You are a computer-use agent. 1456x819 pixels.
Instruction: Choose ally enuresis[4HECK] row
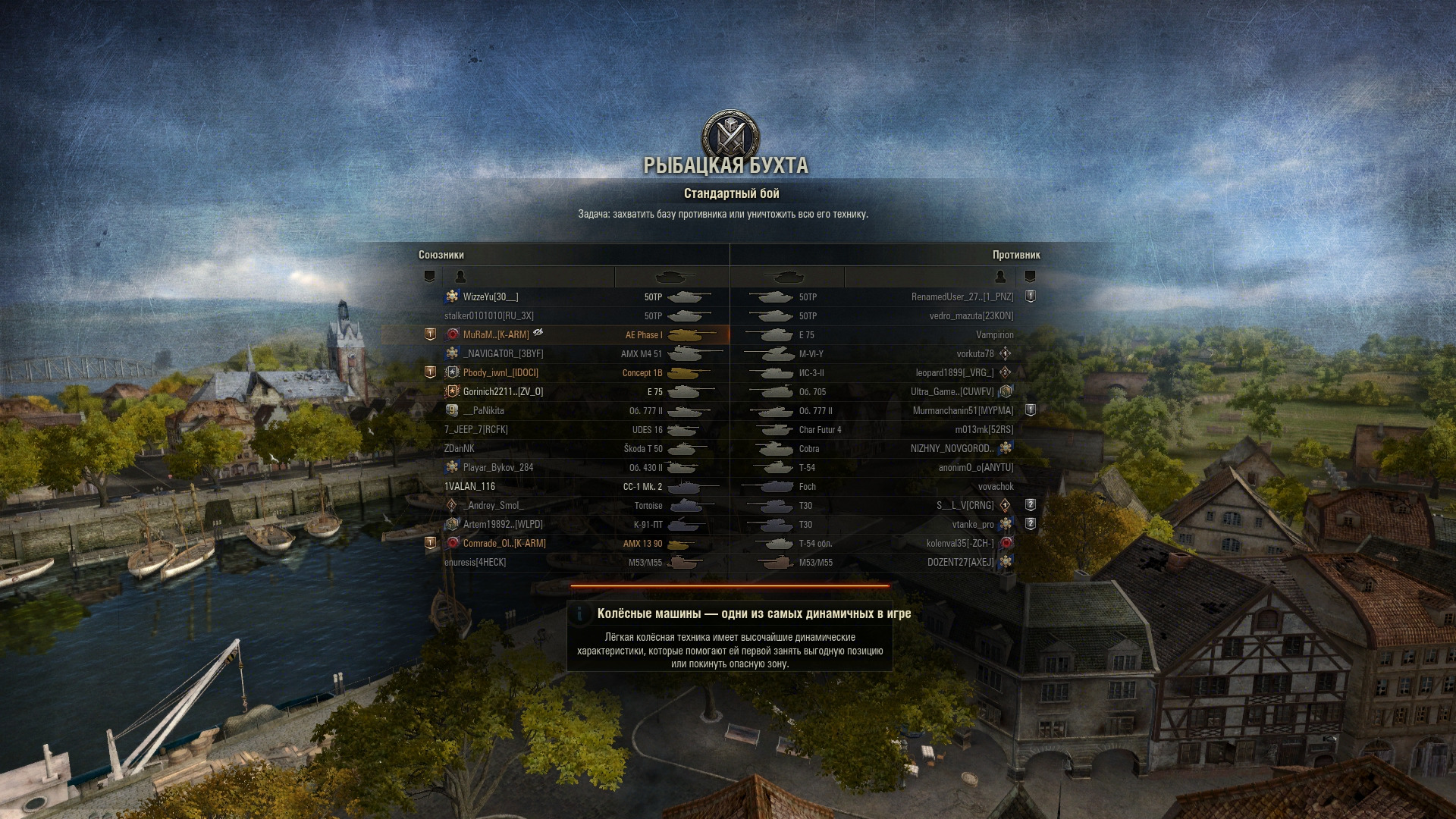(475, 563)
